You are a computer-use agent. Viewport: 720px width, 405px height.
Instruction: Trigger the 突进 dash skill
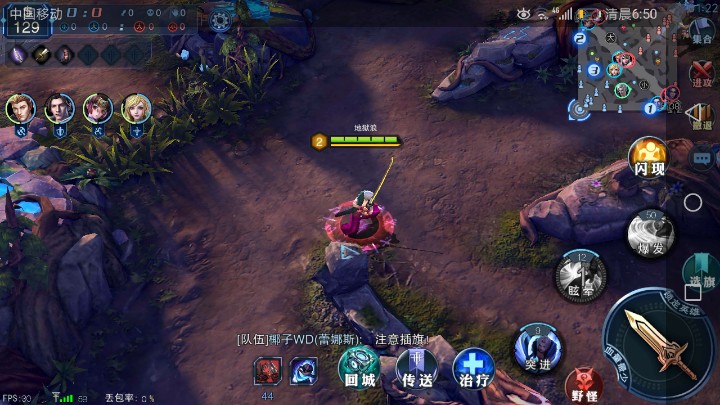(538, 347)
